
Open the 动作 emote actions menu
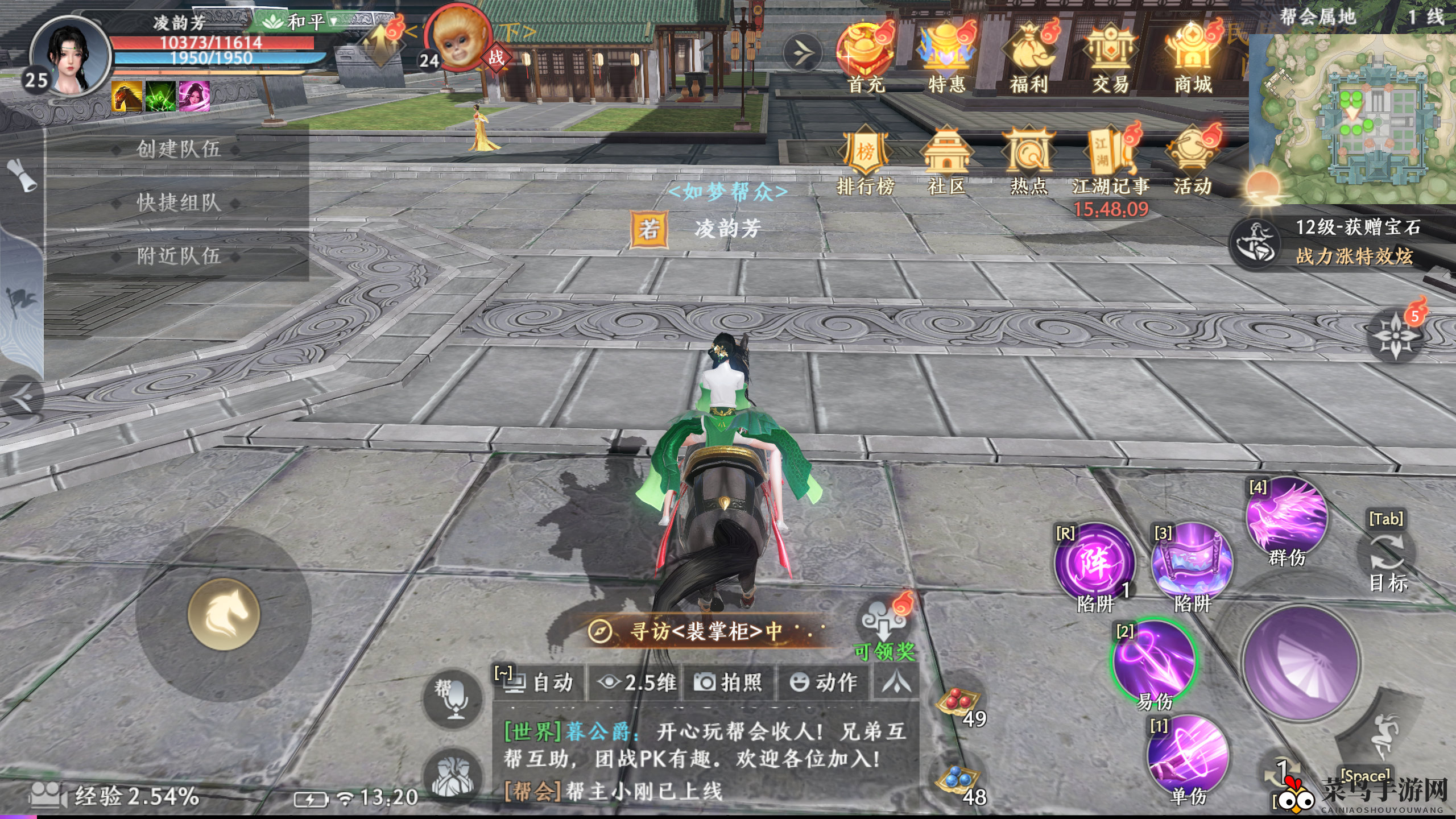pyautogui.click(x=823, y=682)
